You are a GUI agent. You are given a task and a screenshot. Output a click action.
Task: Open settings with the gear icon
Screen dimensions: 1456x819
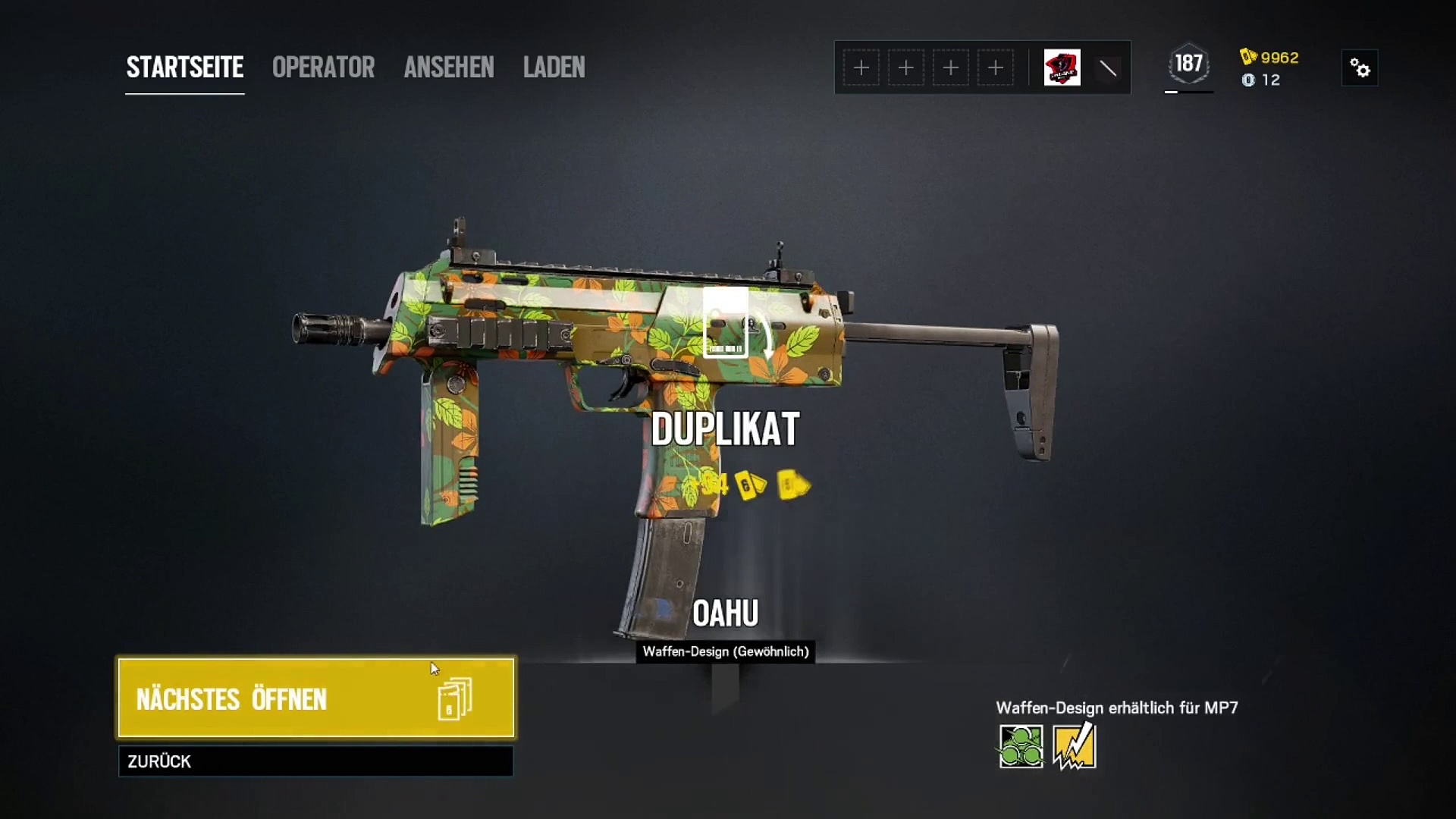tap(1360, 68)
